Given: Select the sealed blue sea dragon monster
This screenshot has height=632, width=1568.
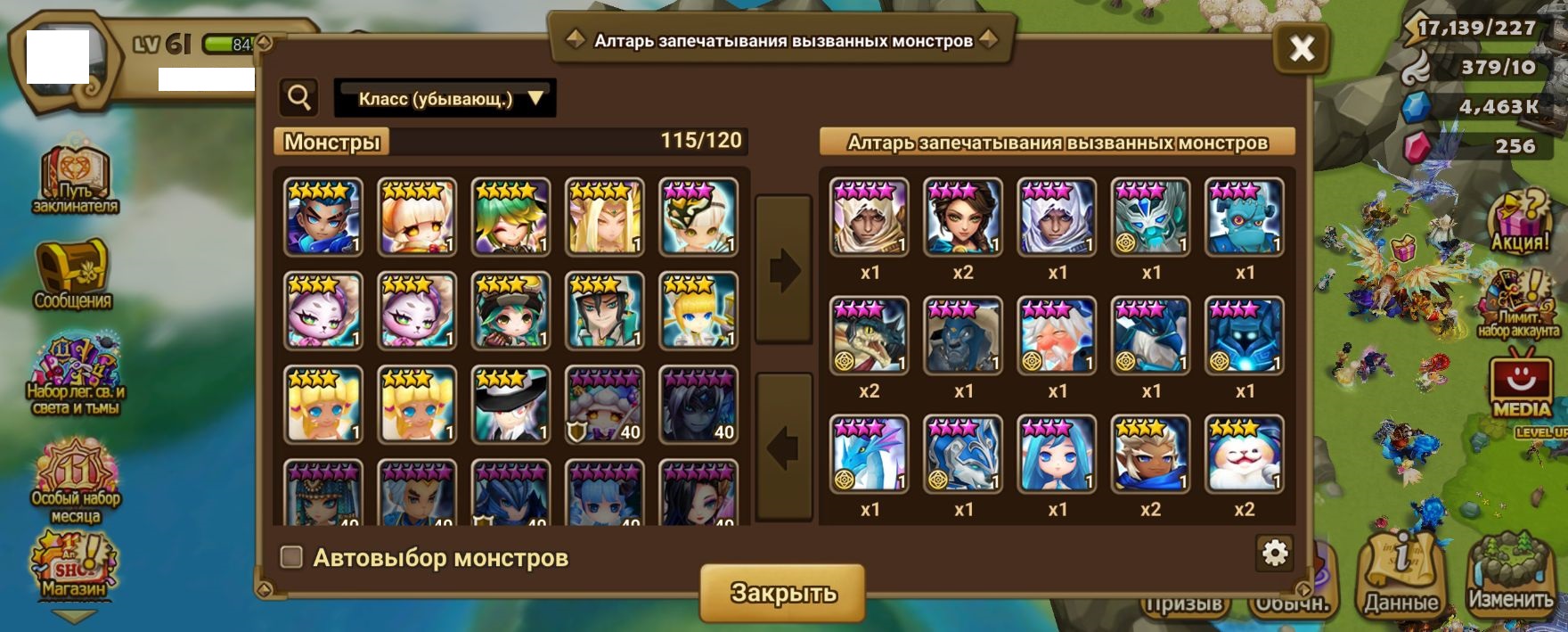Looking at the screenshot, I should point(869,454).
